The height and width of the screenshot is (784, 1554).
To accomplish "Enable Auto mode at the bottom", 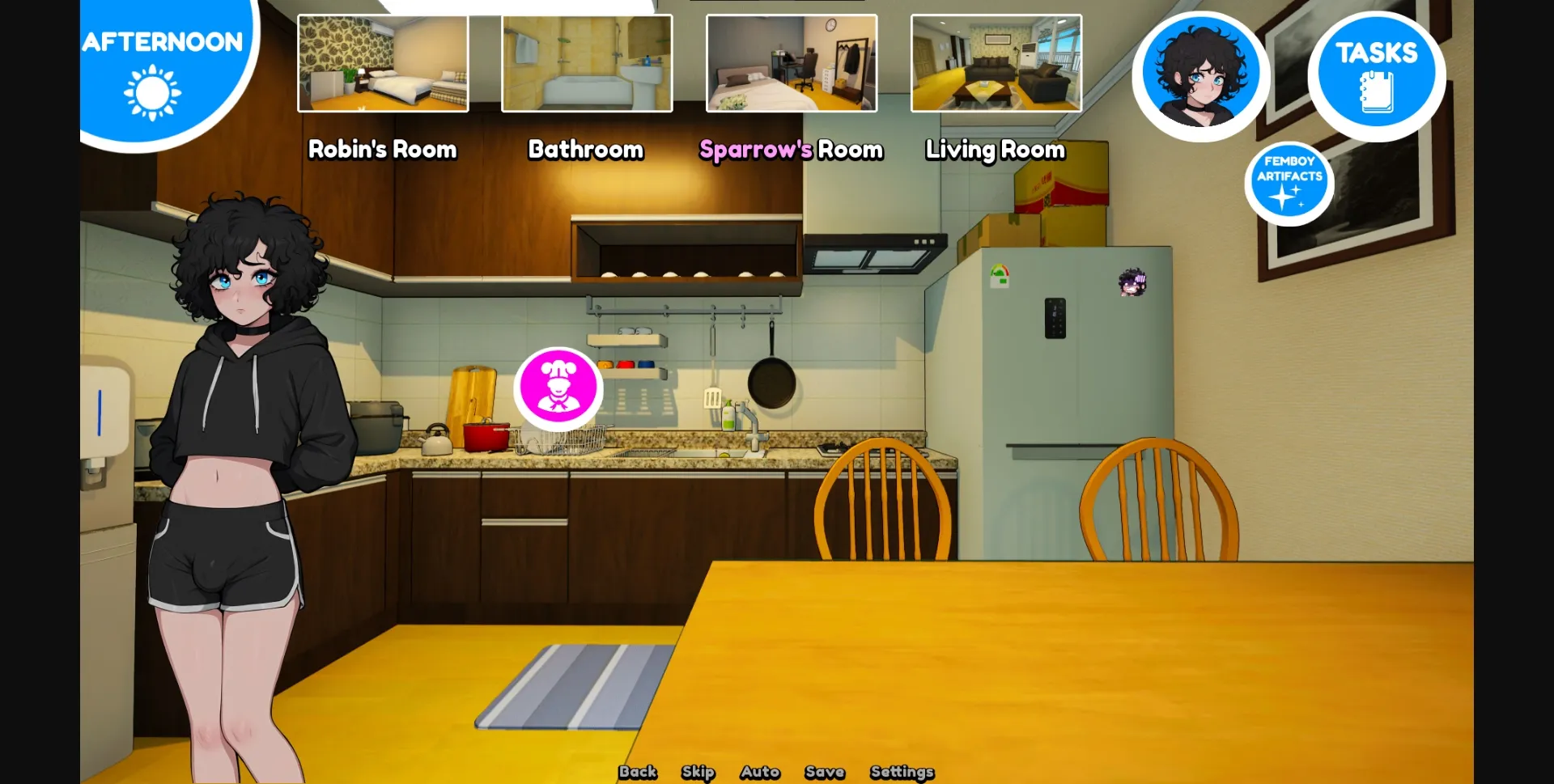I will pyautogui.click(x=759, y=772).
